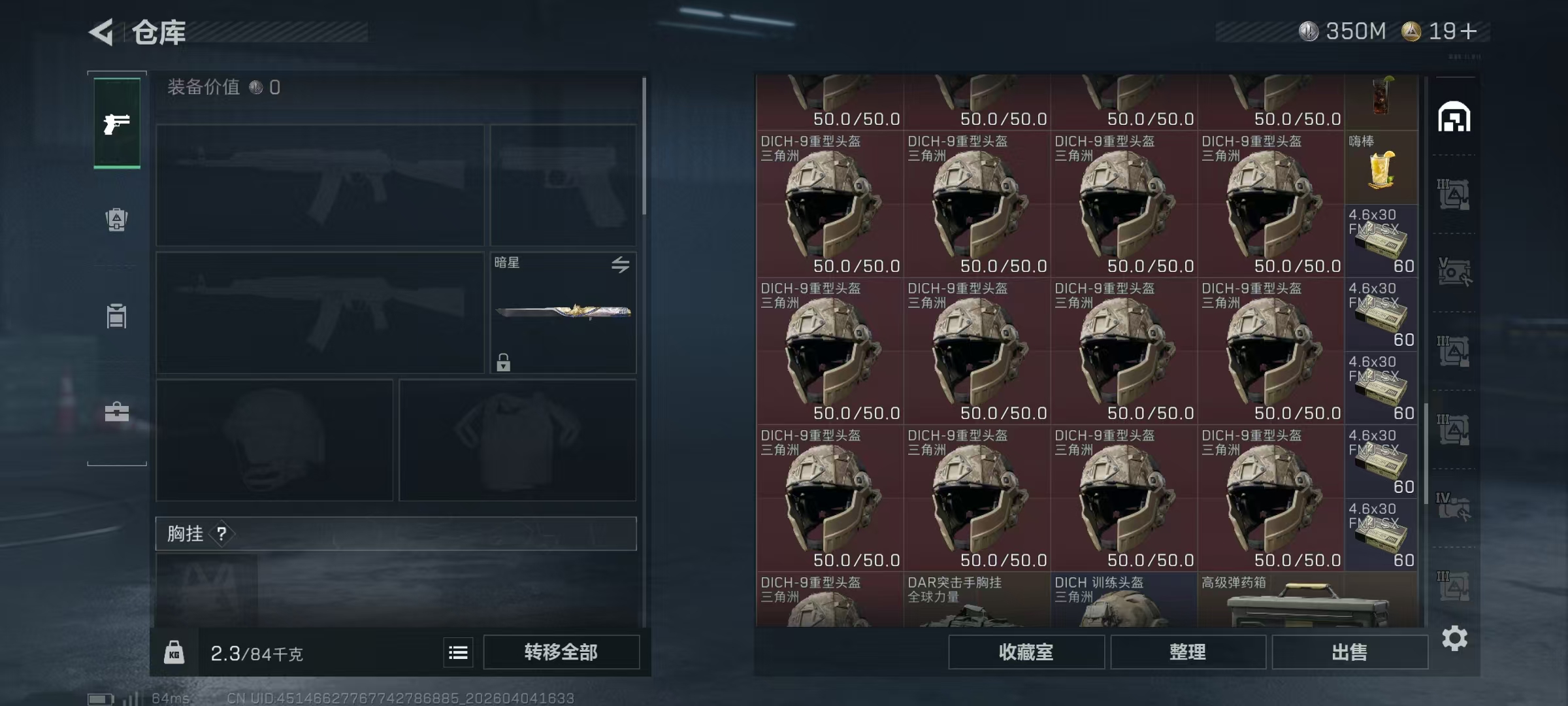Go back from the 仓库 screen
The width and height of the screenshot is (1568, 706).
101,31
